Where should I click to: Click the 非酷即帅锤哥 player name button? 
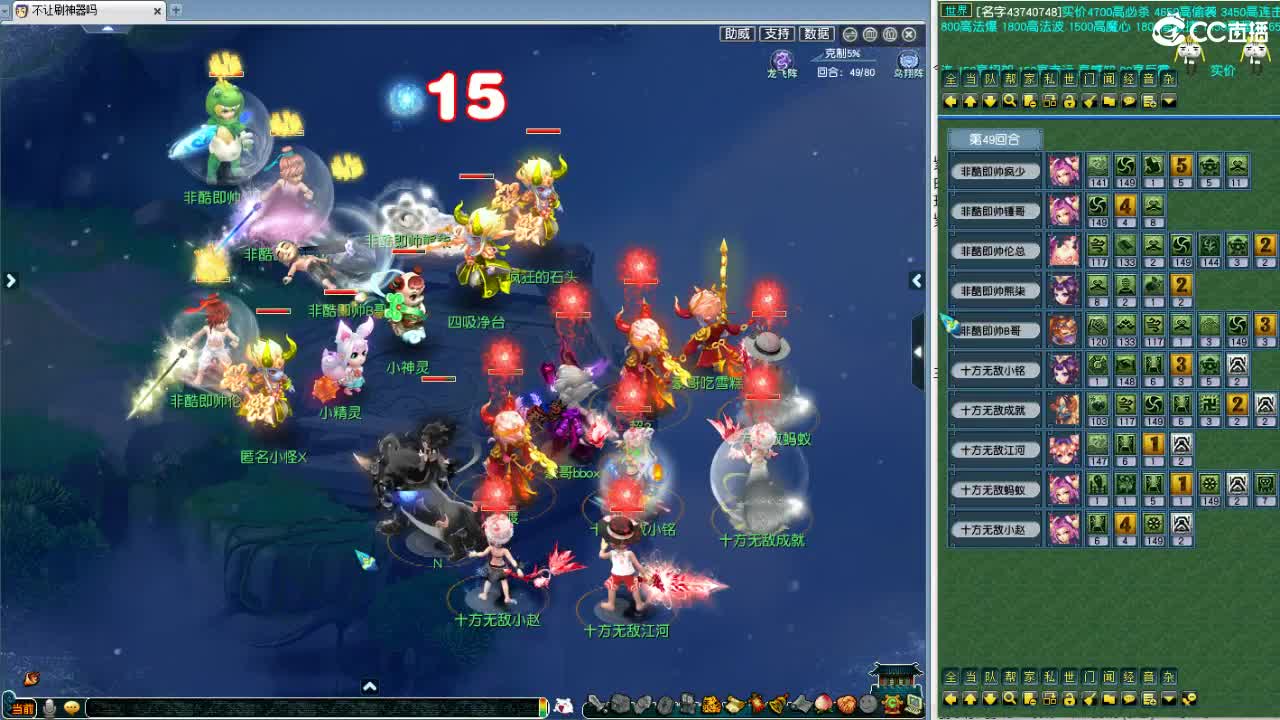996,210
